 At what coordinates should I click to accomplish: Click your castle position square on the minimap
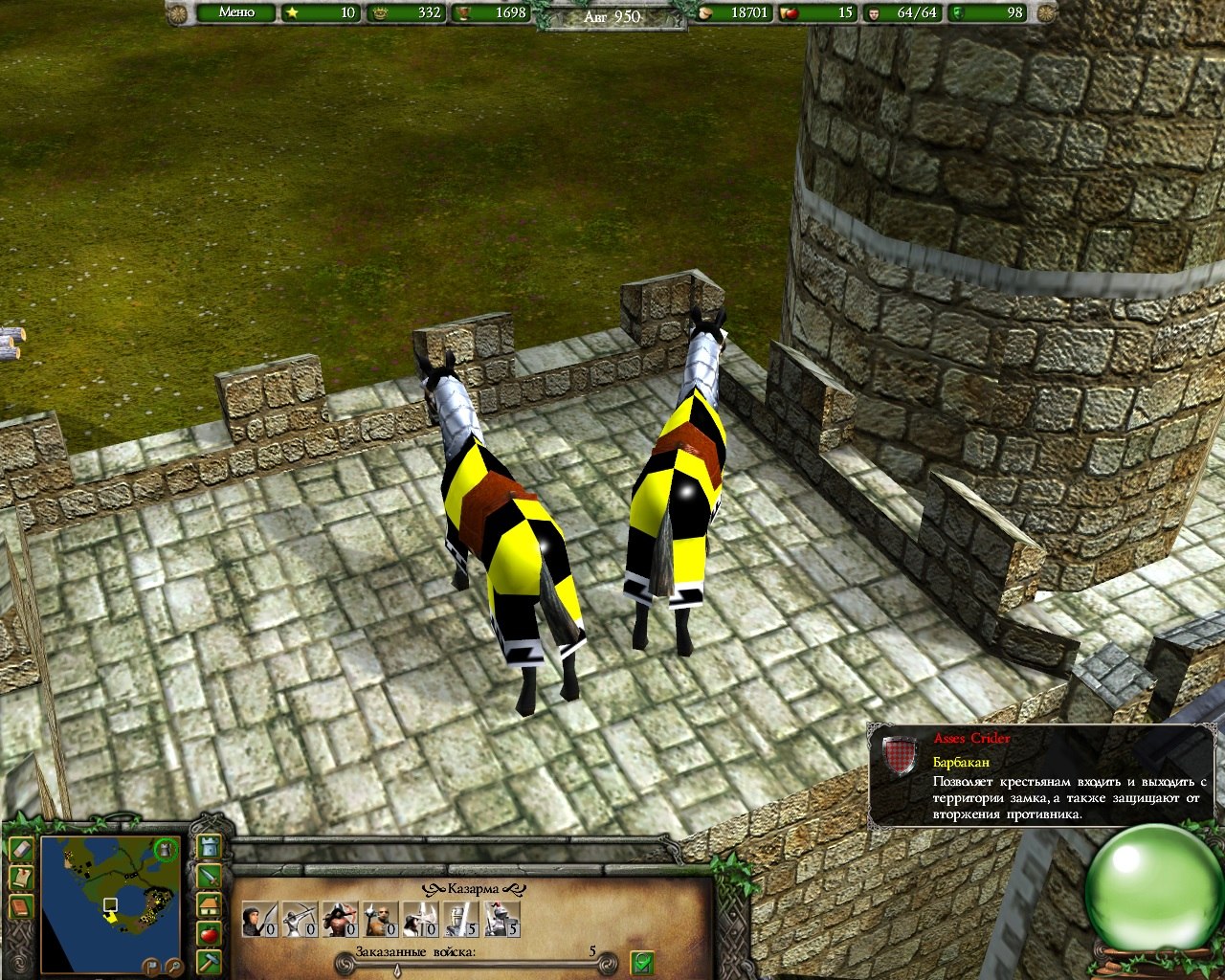(x=110, y=902)
